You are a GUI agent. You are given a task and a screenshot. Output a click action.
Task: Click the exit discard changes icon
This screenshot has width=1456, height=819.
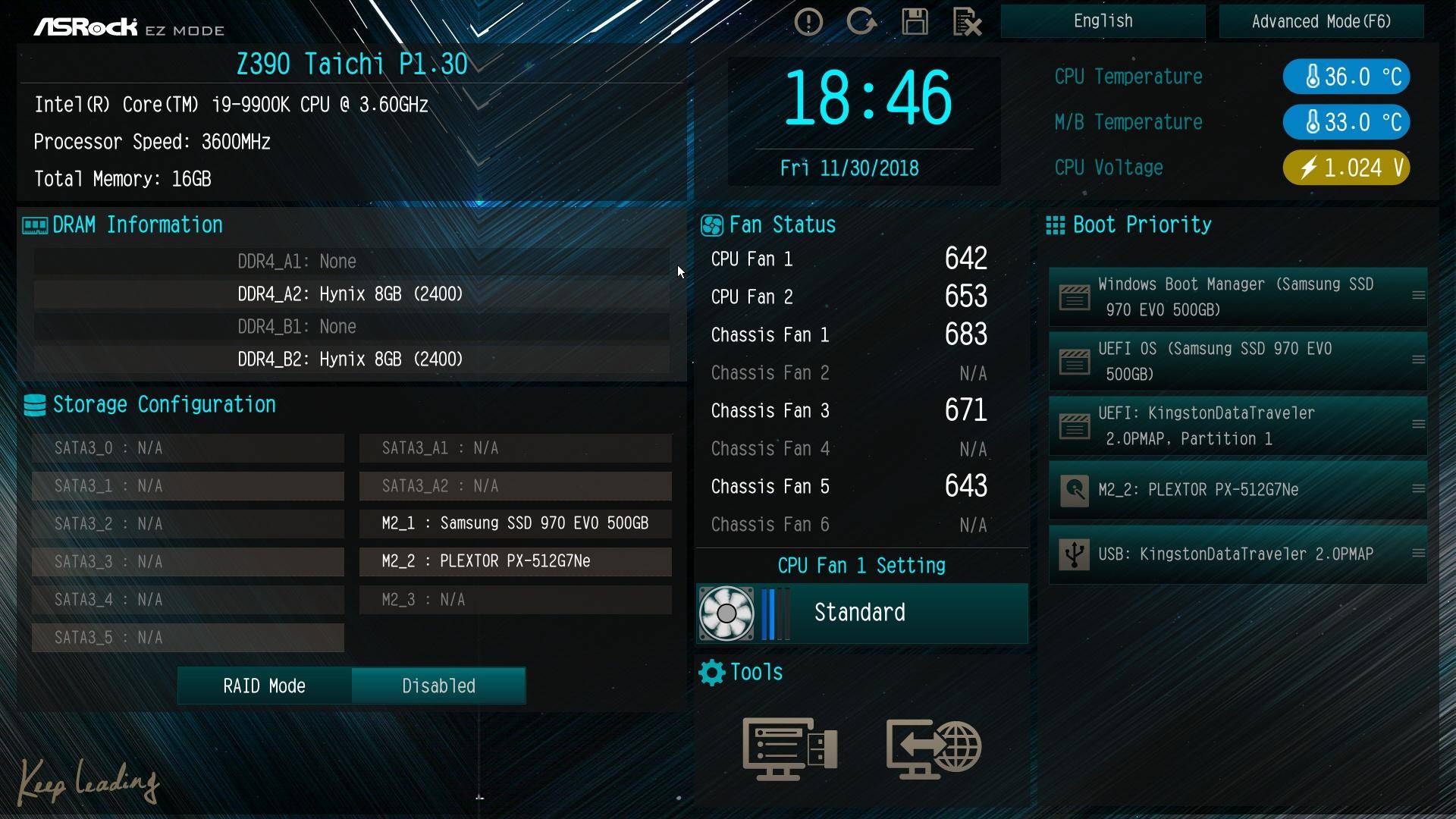[967, 23]
